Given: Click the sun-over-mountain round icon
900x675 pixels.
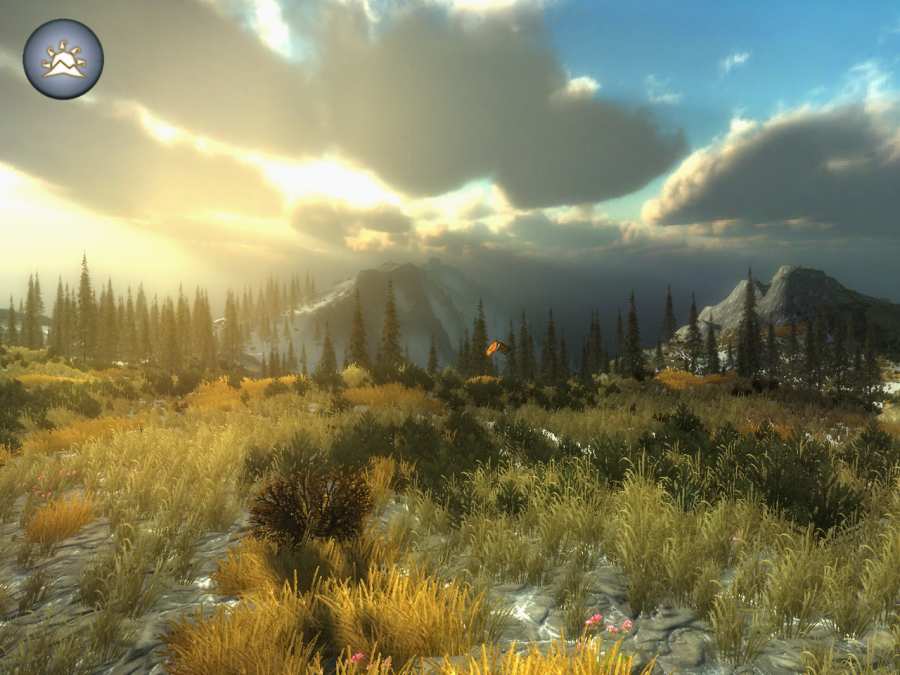Looking at the screenshot, I should coord(63,59).
